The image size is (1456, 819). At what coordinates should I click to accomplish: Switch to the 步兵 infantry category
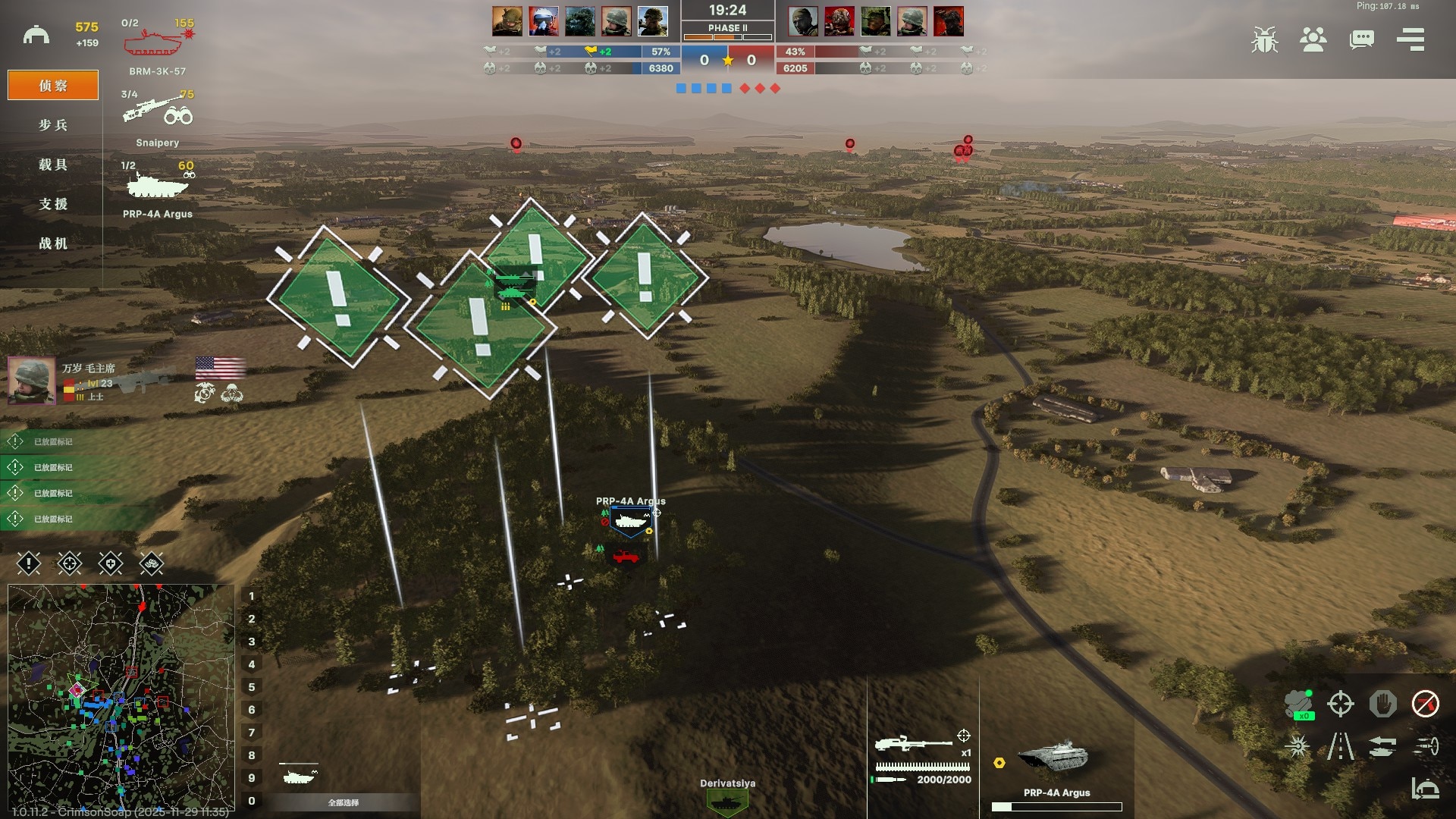tap(53, 125)
